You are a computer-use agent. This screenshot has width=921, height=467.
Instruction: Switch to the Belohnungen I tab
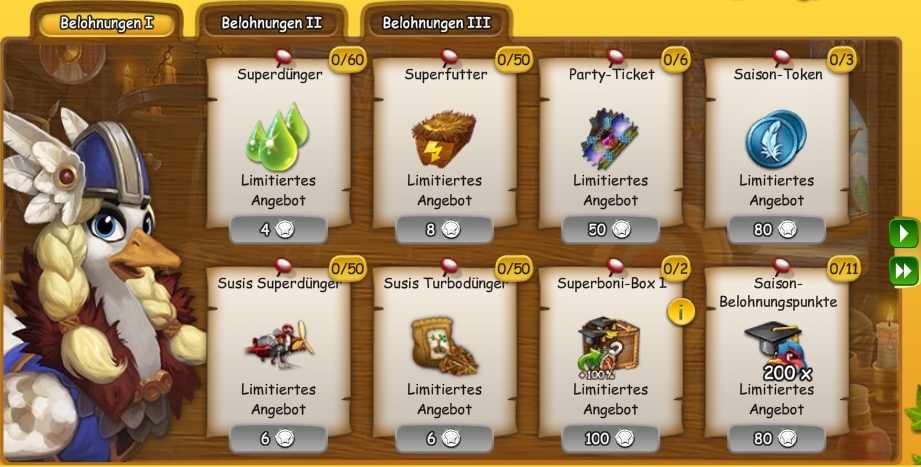coord(106,22)
